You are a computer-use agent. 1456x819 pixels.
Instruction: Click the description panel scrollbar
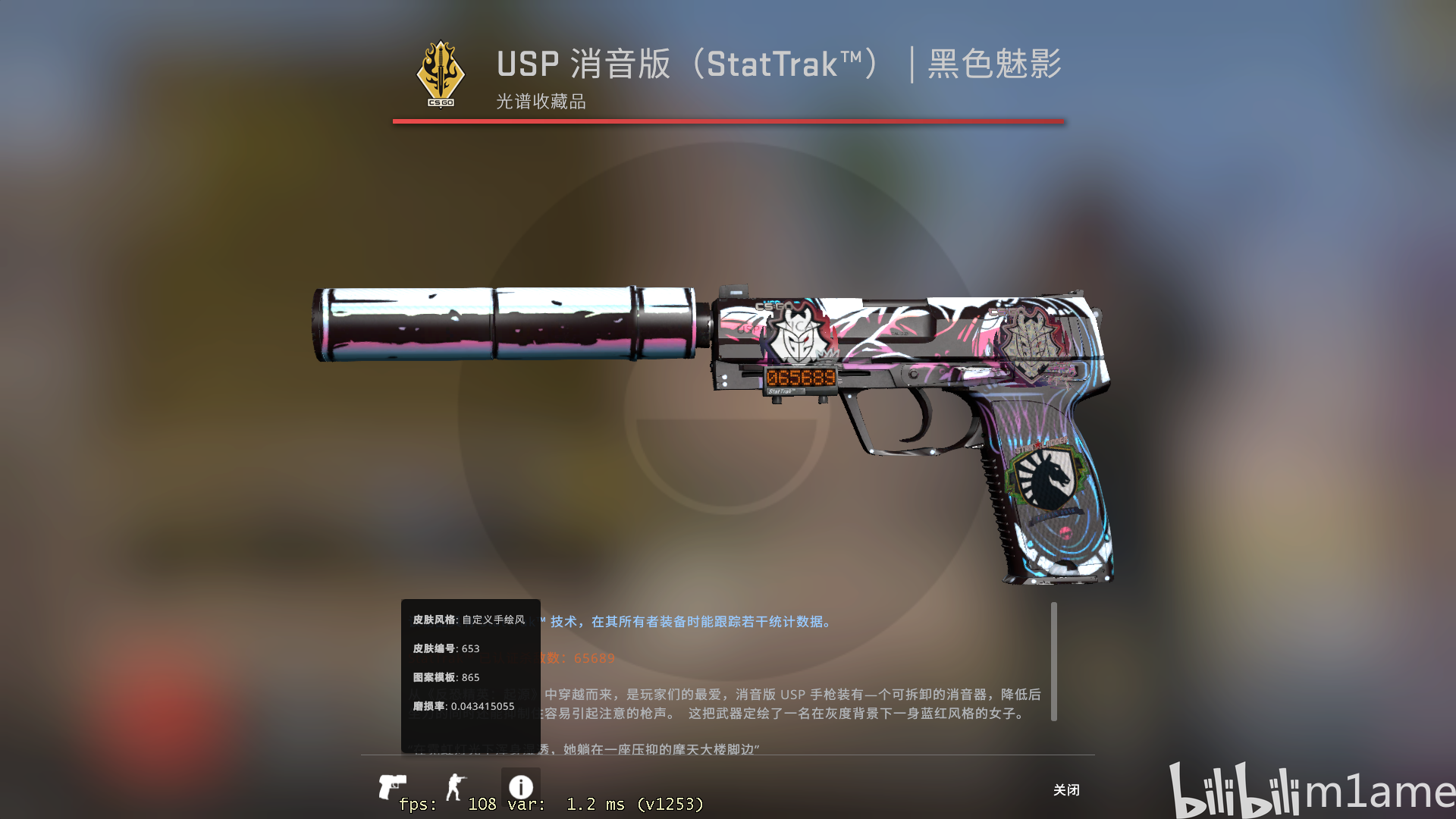[x=1054, y=660]
